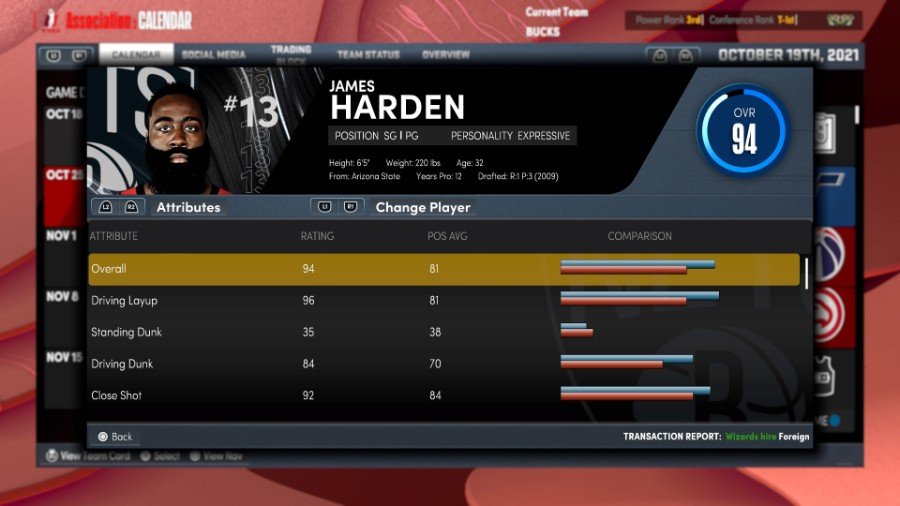The width and height of the screenshot is (900, 506).
Task: Go to the Trading Block tab
Action: click(291, 54)
